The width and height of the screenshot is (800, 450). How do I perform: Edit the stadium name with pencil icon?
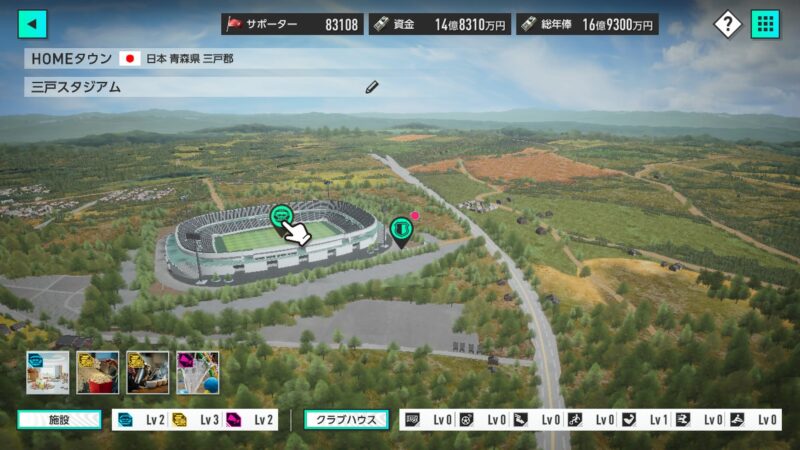[x=372, y=87]
